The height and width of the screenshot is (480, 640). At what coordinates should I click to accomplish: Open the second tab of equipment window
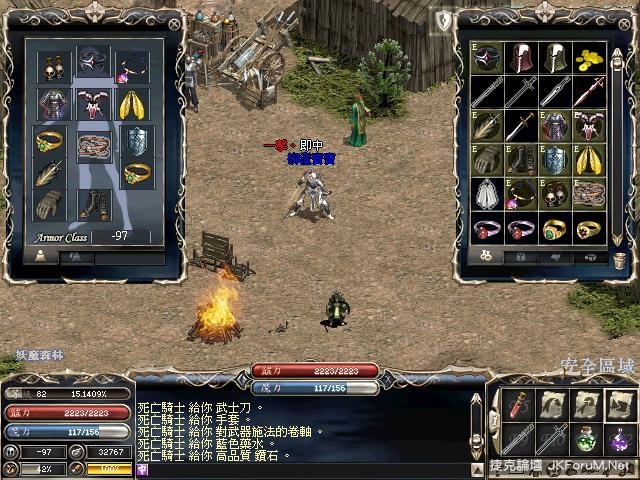(75, 258)
